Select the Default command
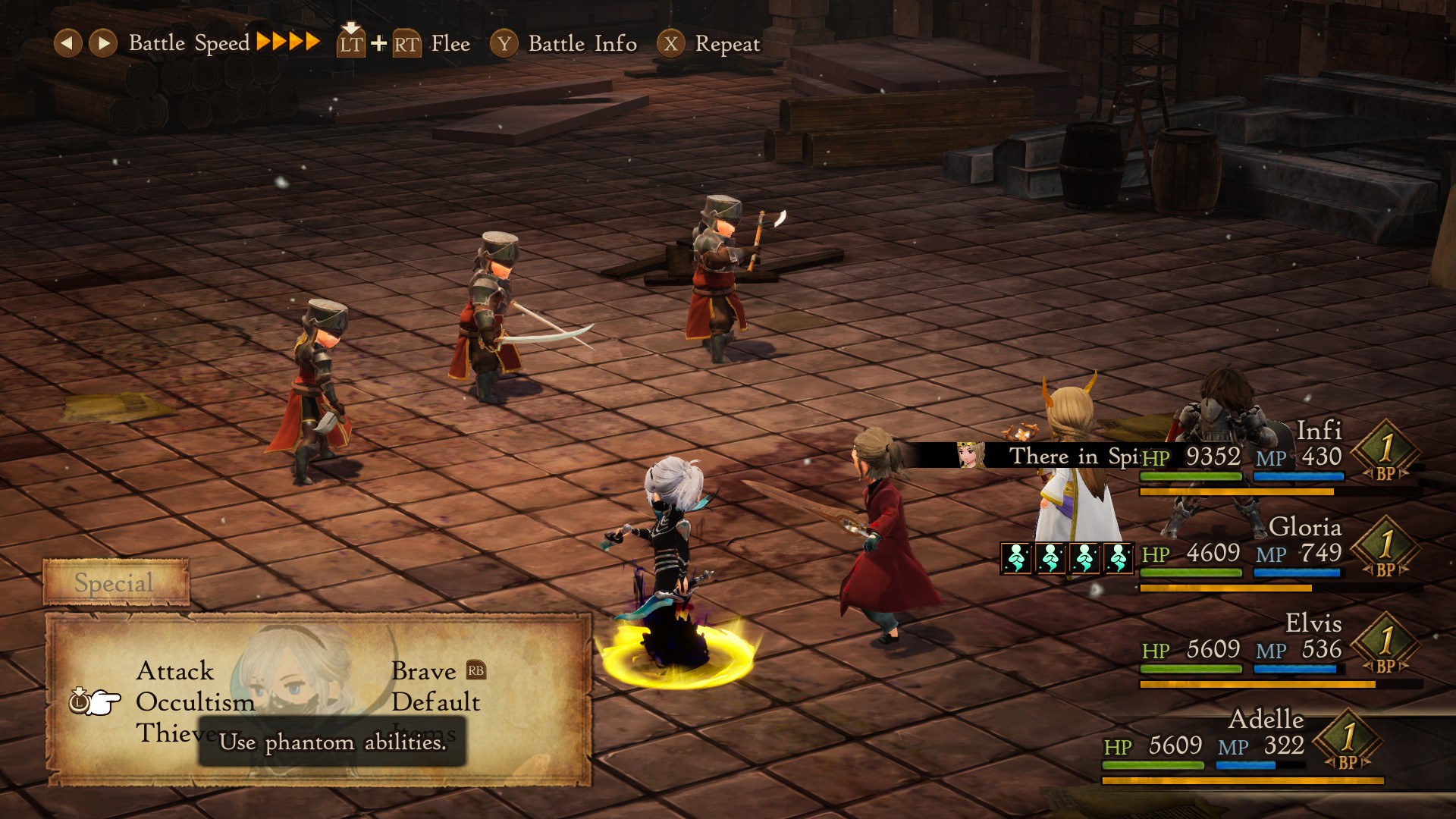Screen dimensions: 1456x819 [435, 702]
